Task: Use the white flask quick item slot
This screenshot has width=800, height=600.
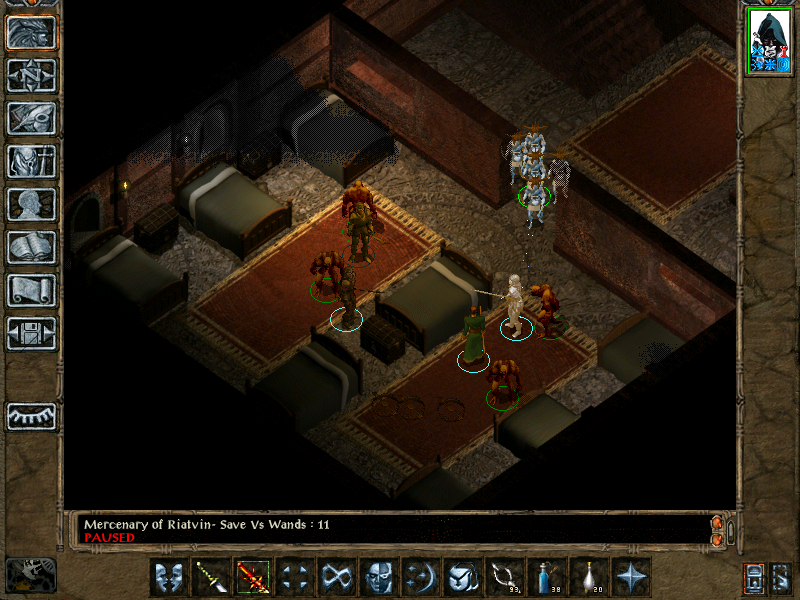Action: coord(589,577)
